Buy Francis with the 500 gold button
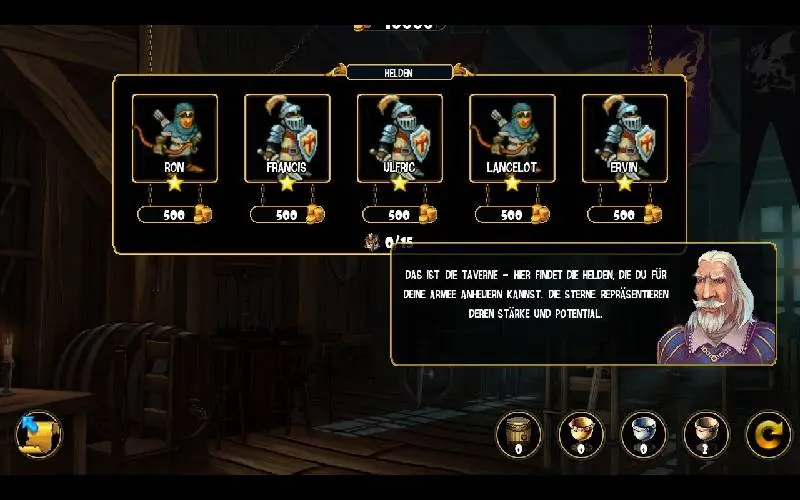Screen dimensions: 800x500 (x=287, y=214)
